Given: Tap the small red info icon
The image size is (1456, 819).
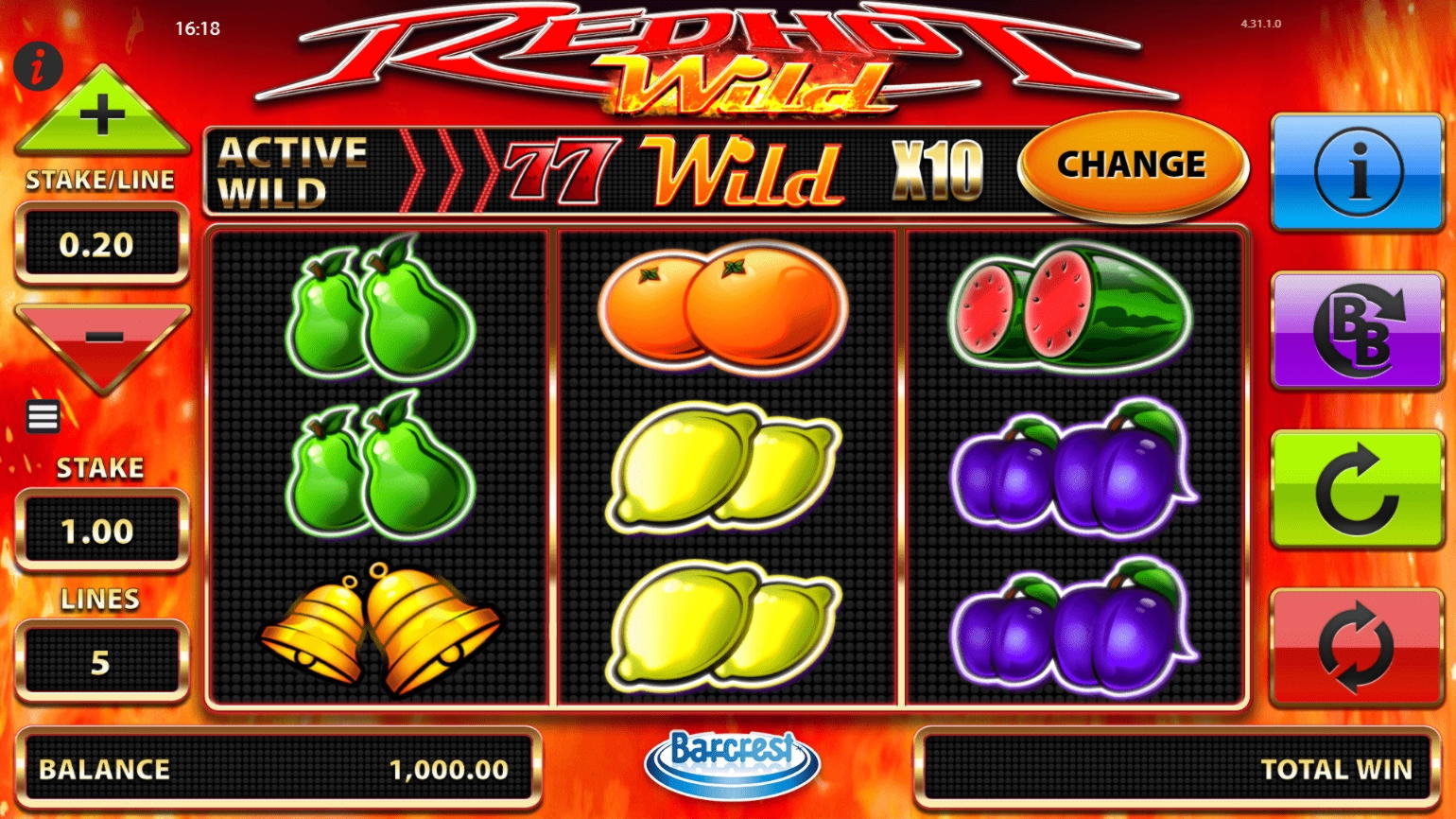Looking at the screenshot, I should coord(38,67).
